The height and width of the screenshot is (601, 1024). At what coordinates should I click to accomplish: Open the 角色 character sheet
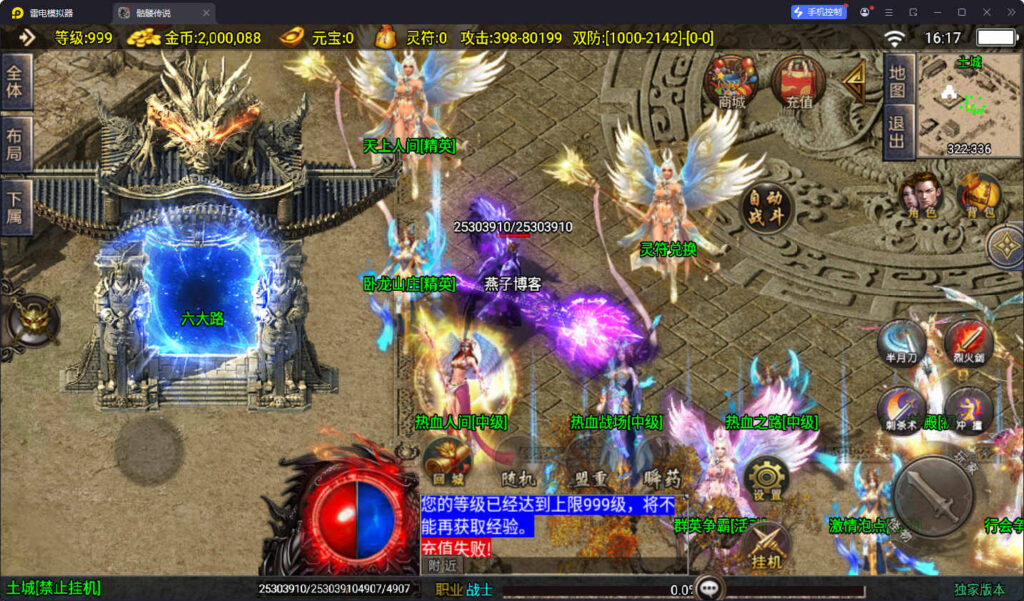[921, 196]
